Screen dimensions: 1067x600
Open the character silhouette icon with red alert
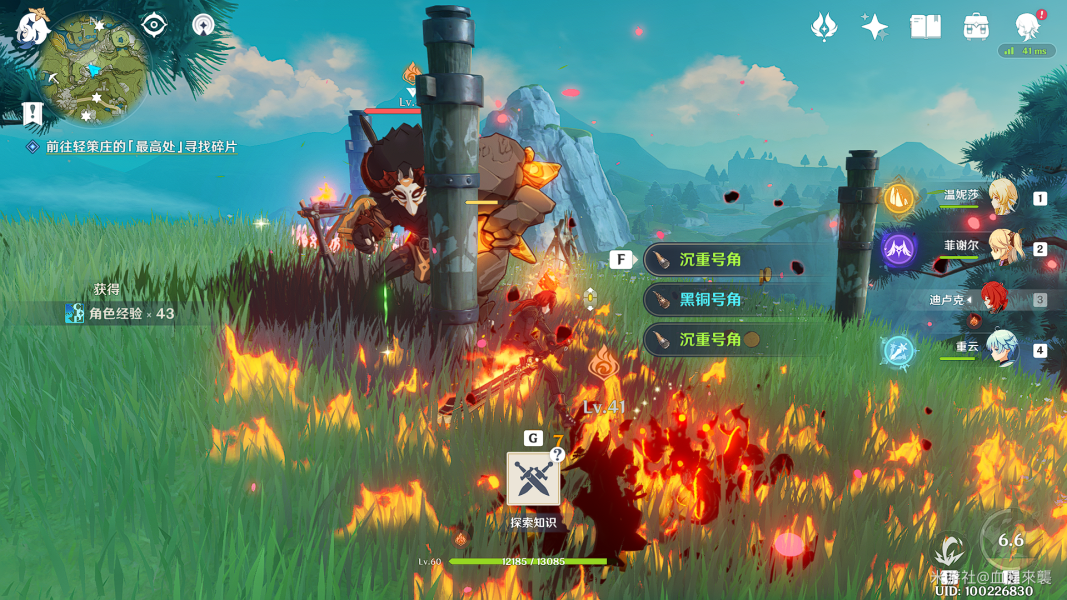(x=1027, y=25)
